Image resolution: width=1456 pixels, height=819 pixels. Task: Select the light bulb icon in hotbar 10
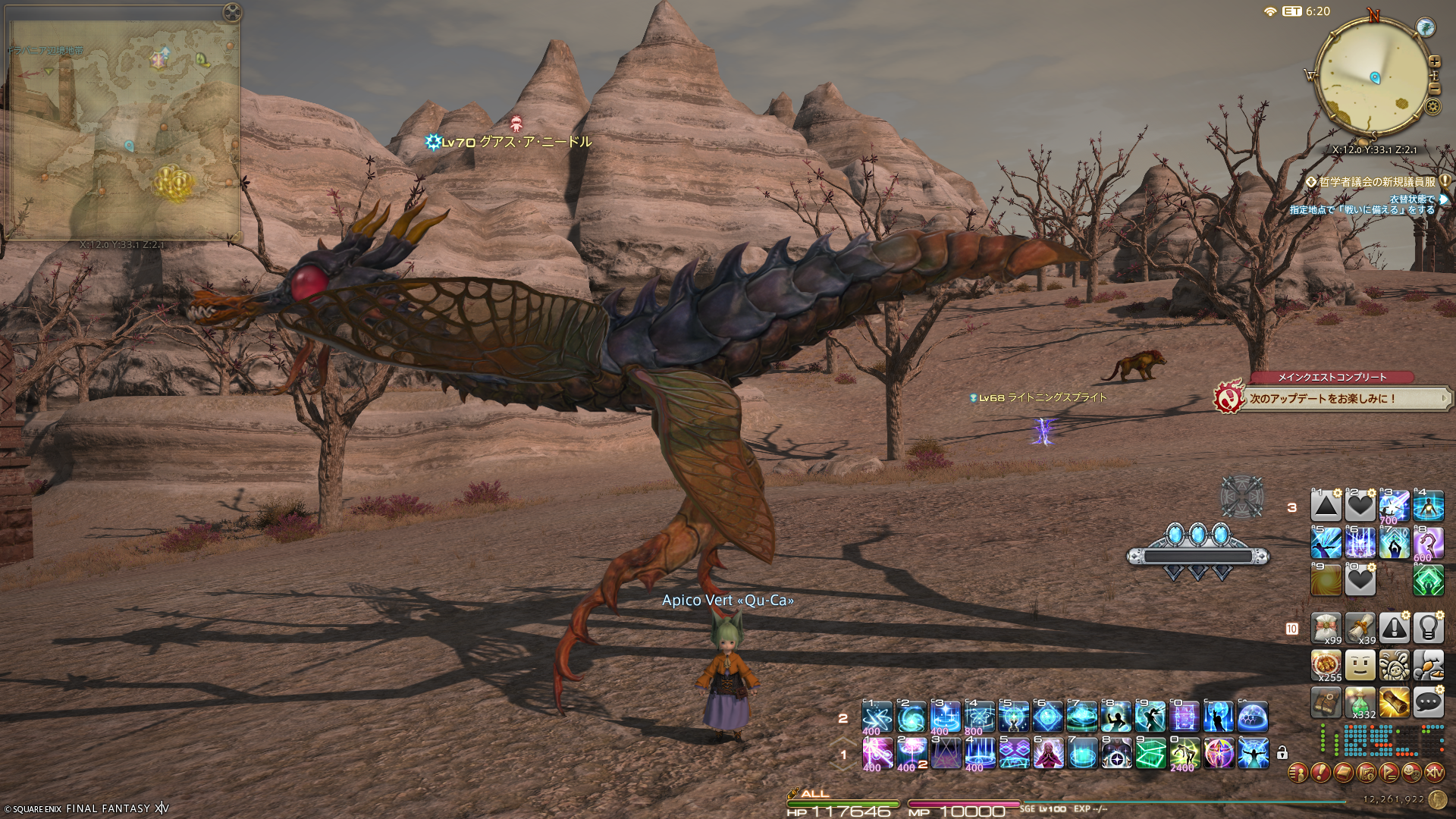[1428, 628]
